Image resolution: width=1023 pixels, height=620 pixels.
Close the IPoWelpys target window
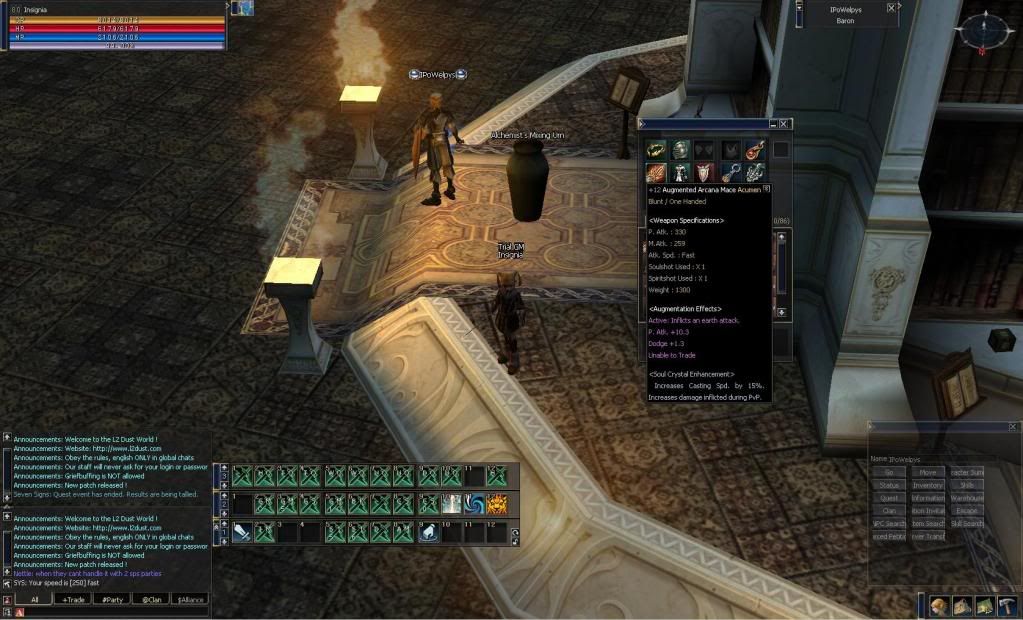[x=891, y=8]
